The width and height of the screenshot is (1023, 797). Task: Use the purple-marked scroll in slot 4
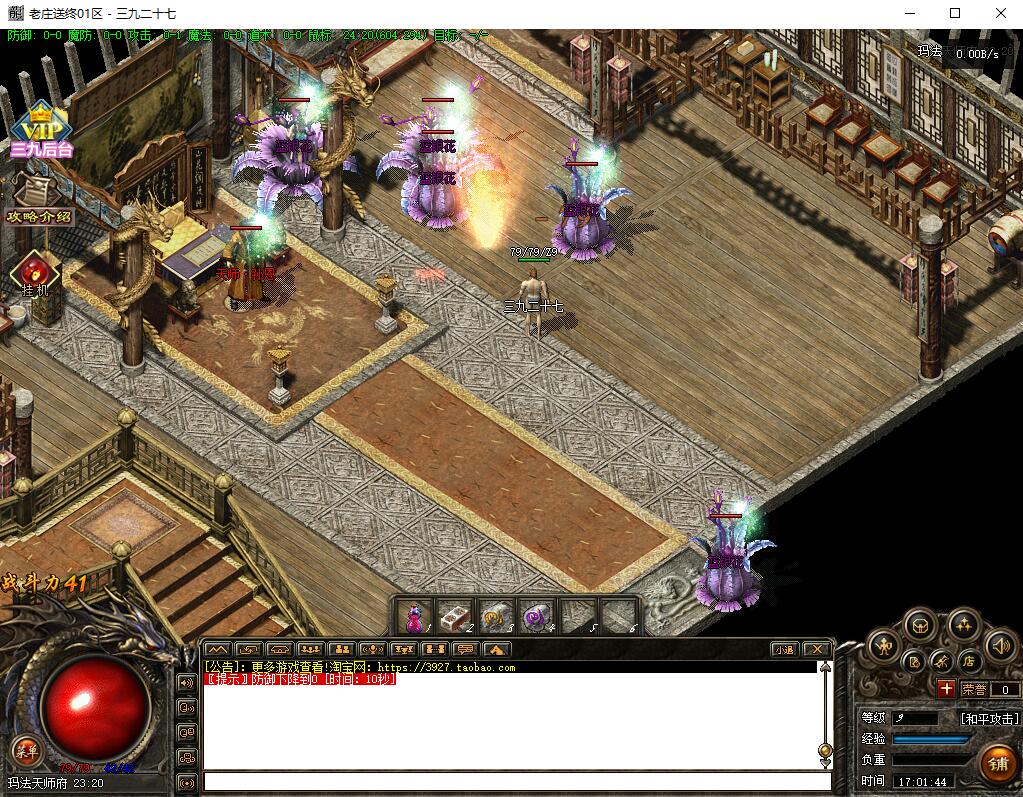537,617
